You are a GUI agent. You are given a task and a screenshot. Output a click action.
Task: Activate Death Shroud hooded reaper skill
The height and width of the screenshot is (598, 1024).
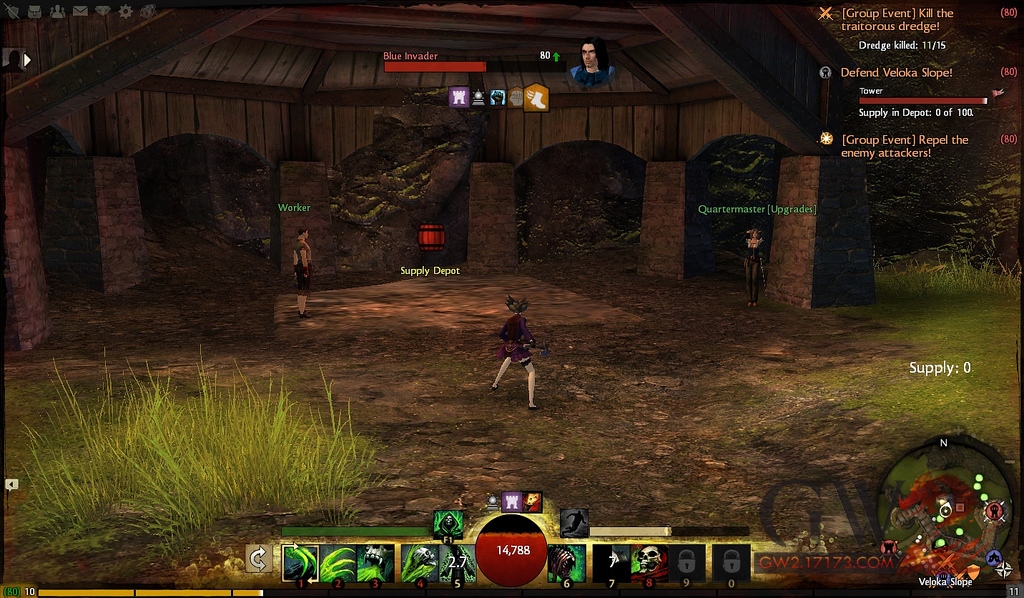click(448, 522)
